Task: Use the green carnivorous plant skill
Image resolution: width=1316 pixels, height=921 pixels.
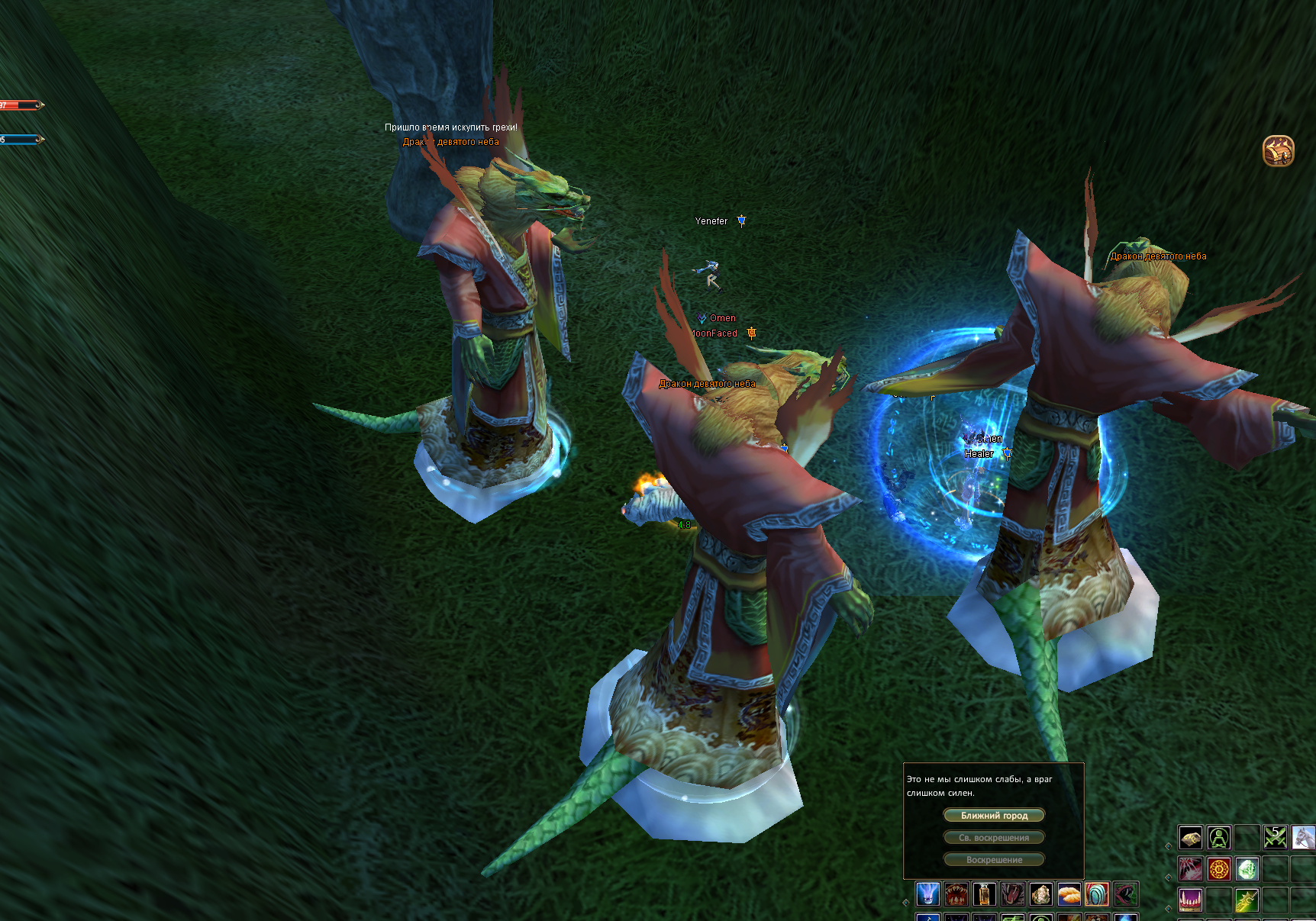Action: click(1125, 894)
